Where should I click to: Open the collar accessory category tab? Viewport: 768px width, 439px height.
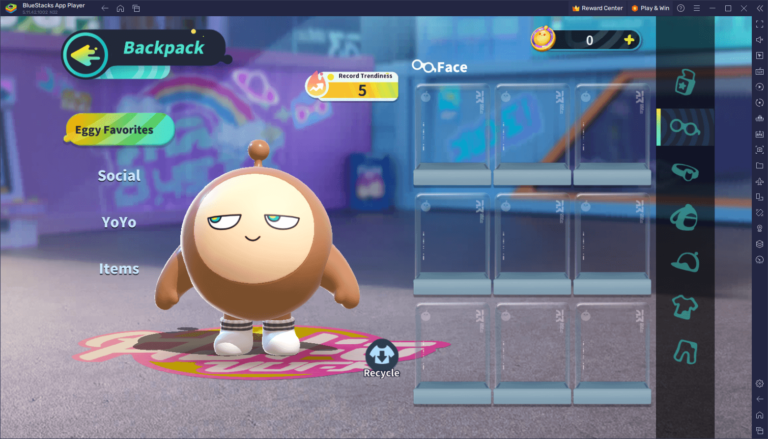coord(685,171)
